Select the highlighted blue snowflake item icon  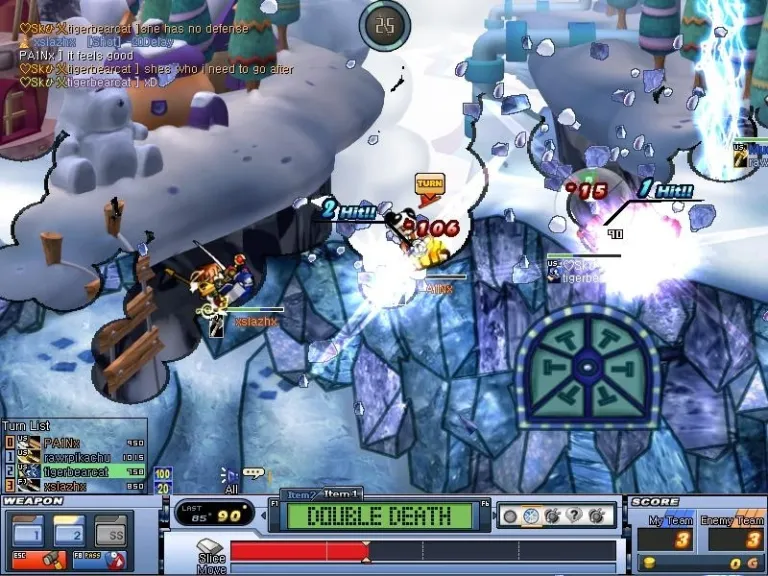pyautogui.click(x=531, y=516)
